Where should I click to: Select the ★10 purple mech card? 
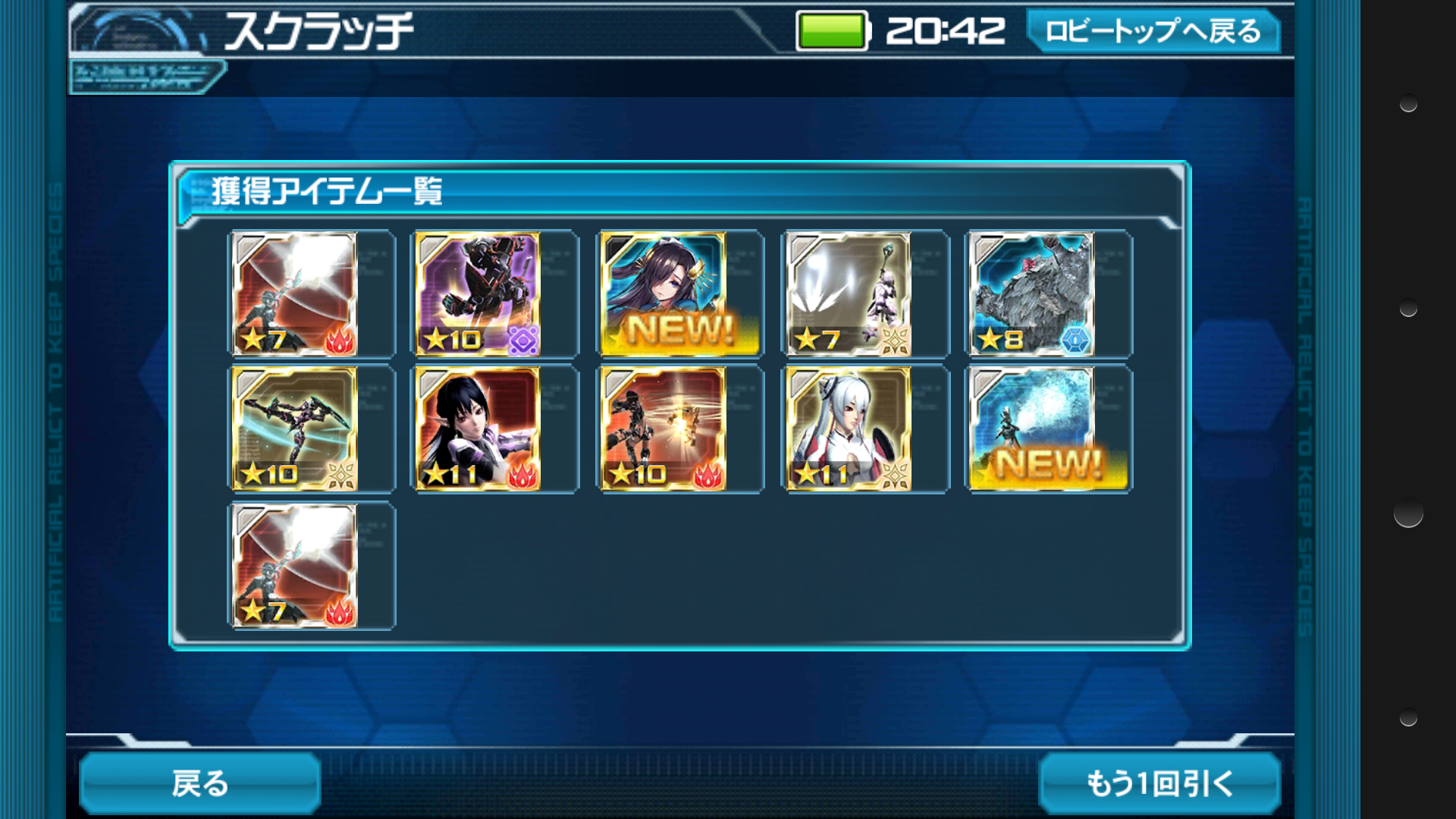[x=478, y=294]
